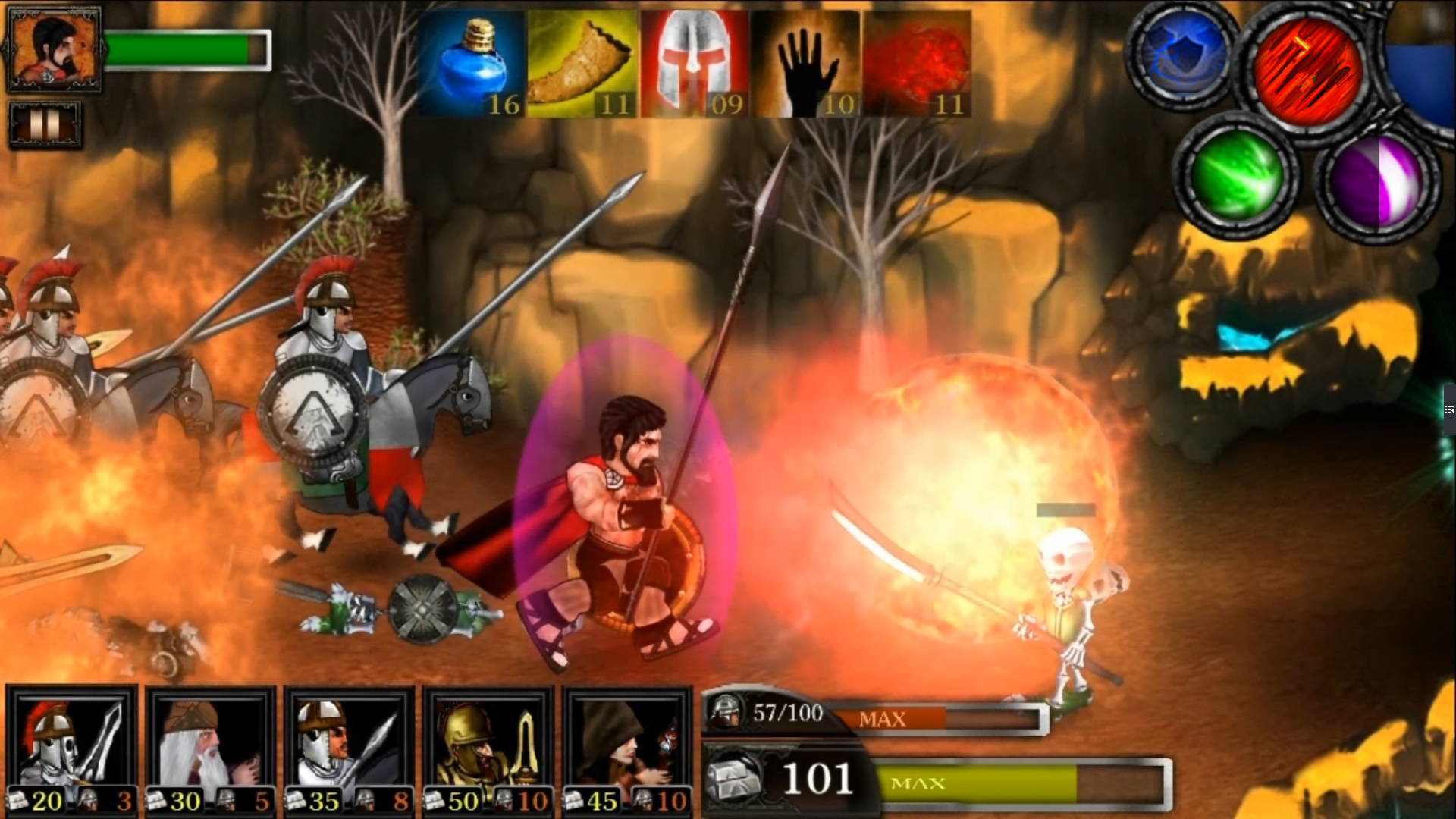Blow the war horn consumable
Image resolution: width=1456 pixels, height=819 pixels.
tap(582, 61)
